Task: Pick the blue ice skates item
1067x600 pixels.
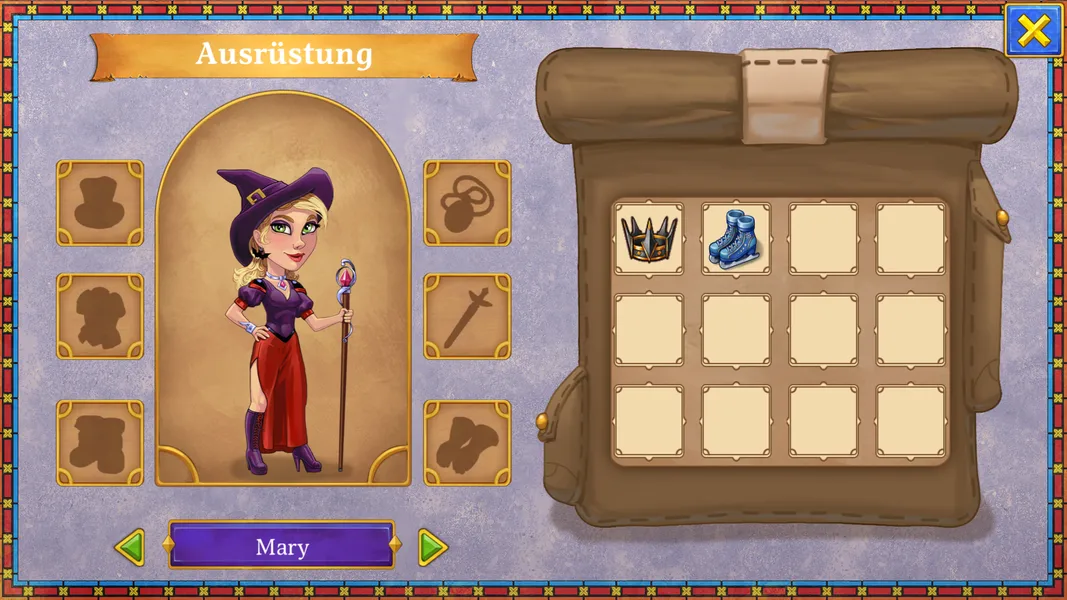Action: 736,239
